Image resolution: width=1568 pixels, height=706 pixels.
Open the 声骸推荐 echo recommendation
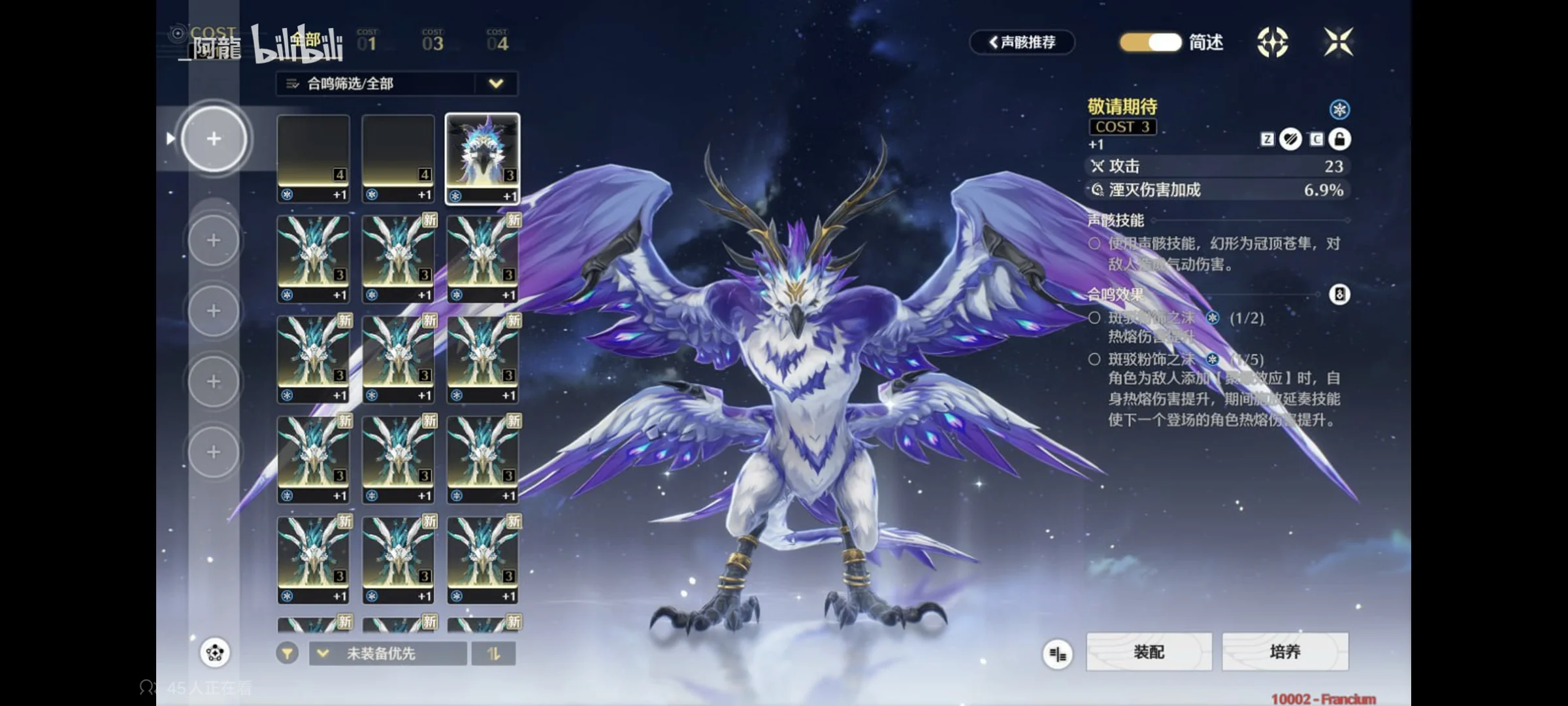point(1022,42)
